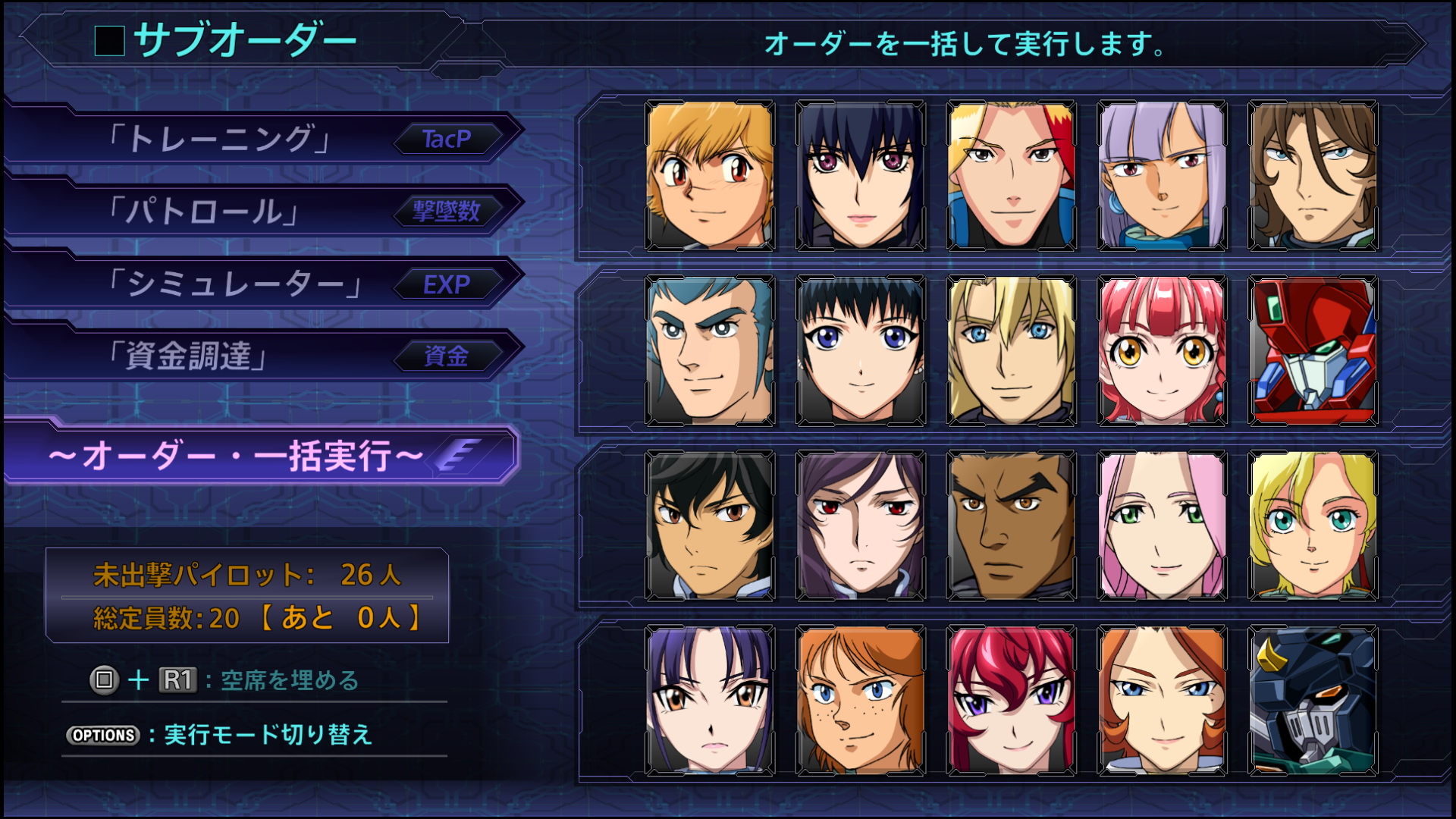Select the dark blue mech portrait

[1313, 701]
